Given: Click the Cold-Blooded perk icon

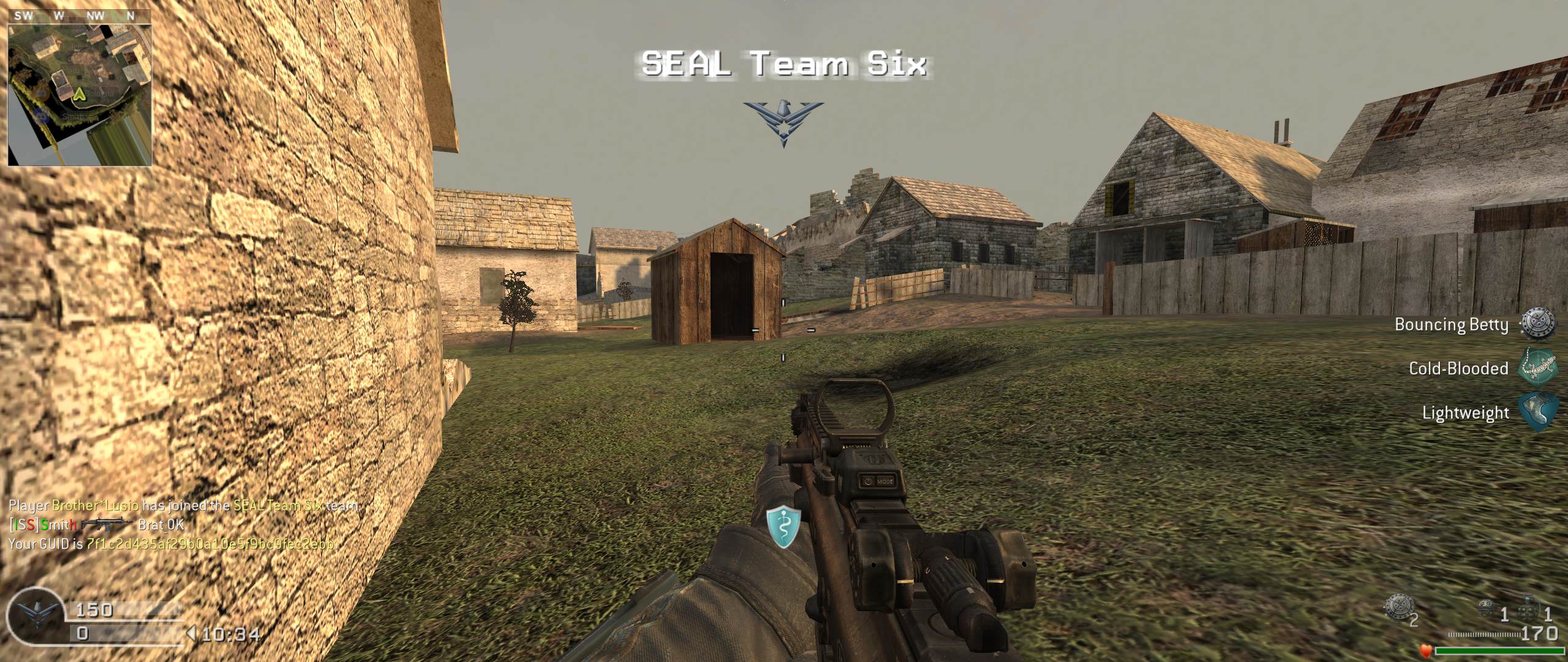Looking at the screenshot, I should point(1537,368).
